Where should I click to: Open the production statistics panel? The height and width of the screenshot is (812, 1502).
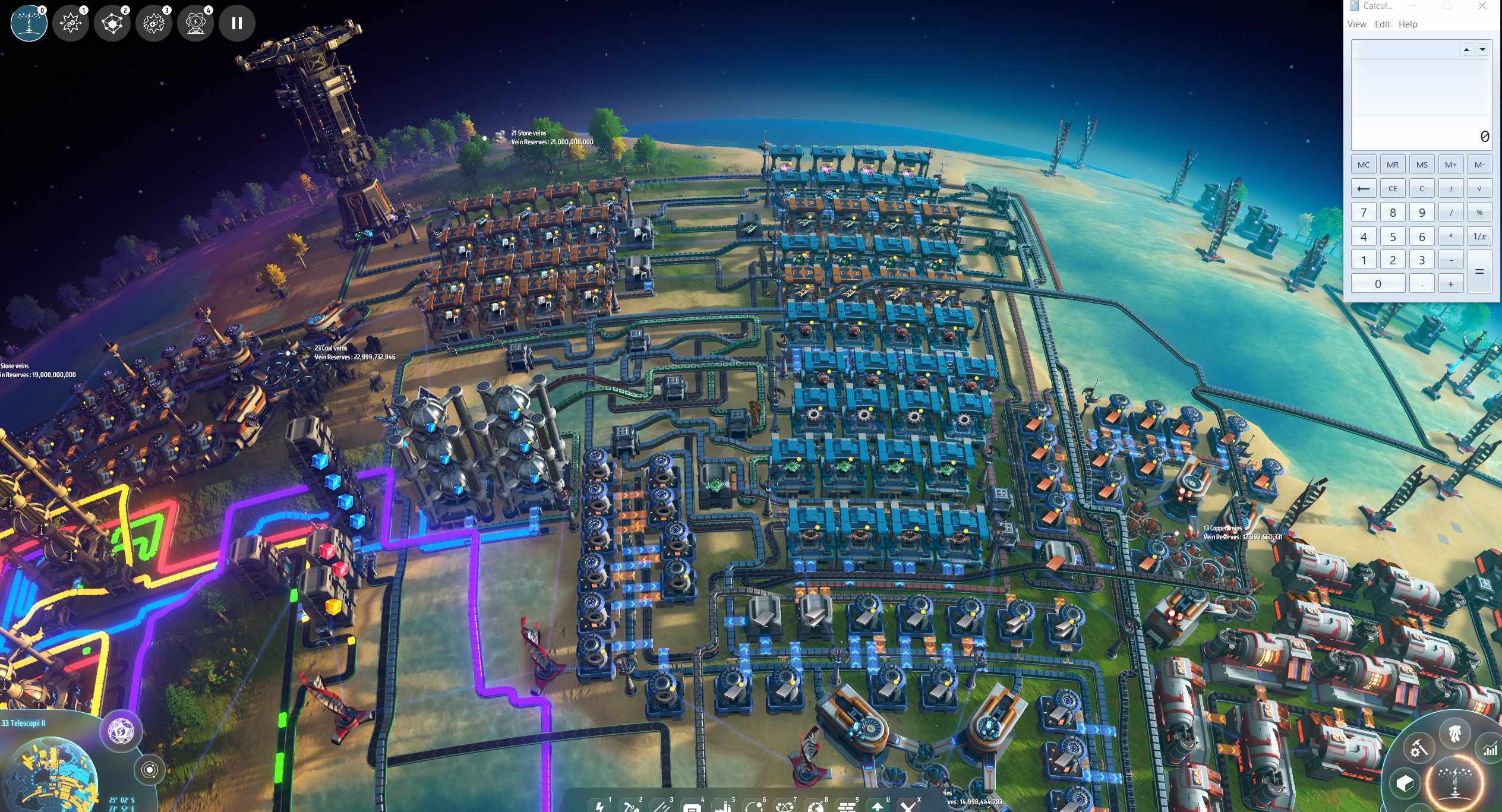pos(1490,749)
